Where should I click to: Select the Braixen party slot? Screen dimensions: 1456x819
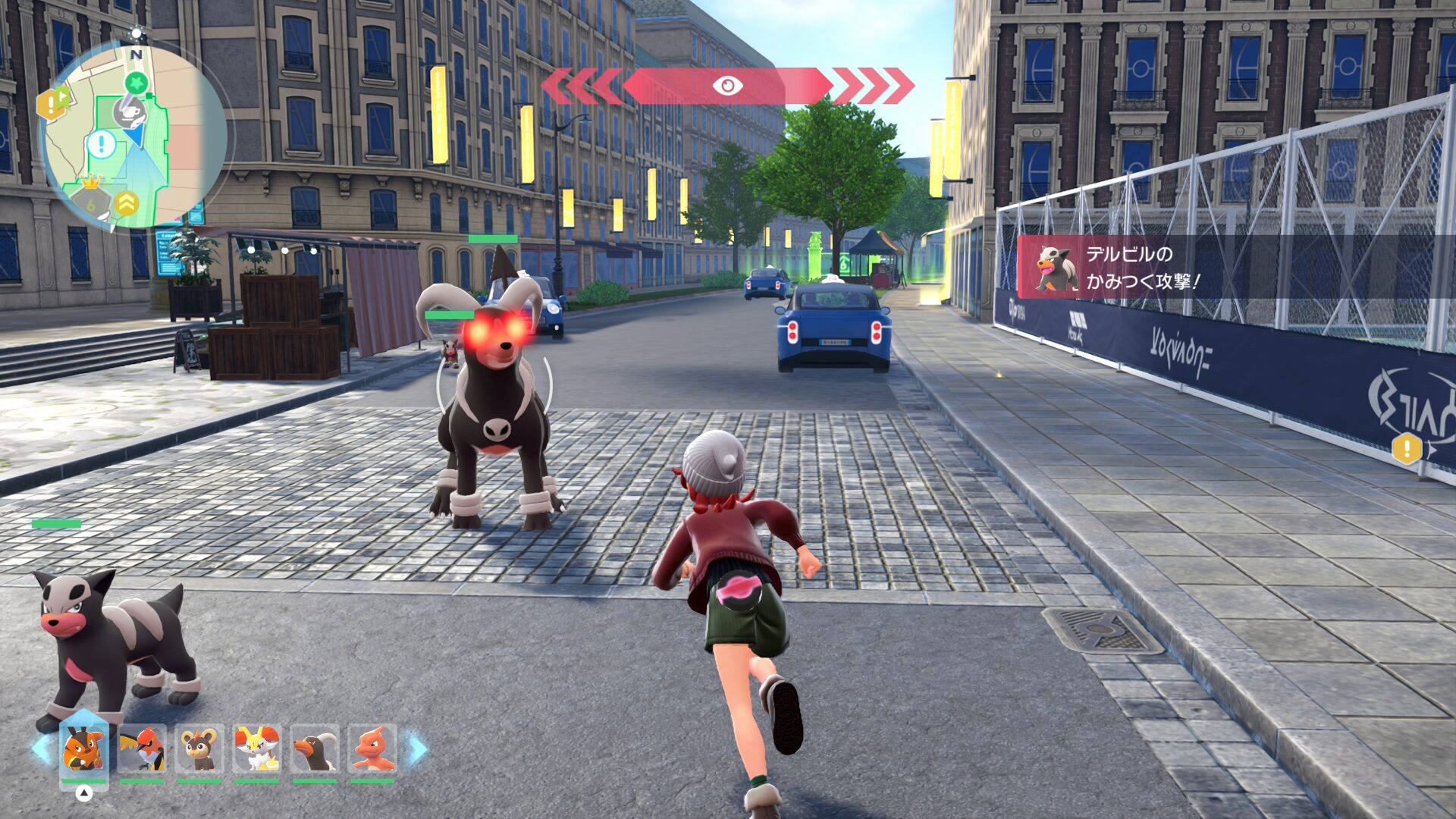[256, 748]
